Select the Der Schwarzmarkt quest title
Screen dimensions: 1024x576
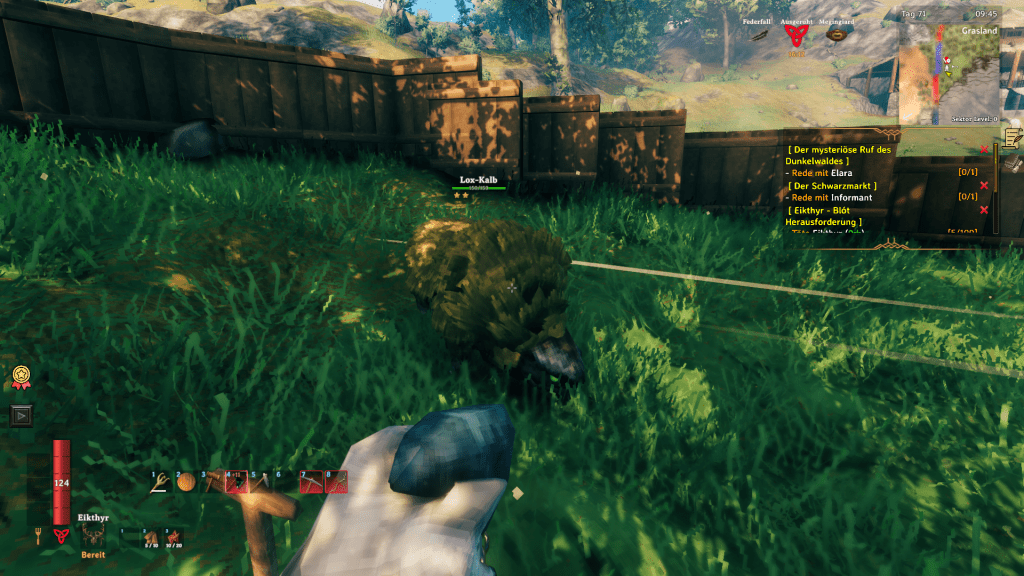coord(832,185)
